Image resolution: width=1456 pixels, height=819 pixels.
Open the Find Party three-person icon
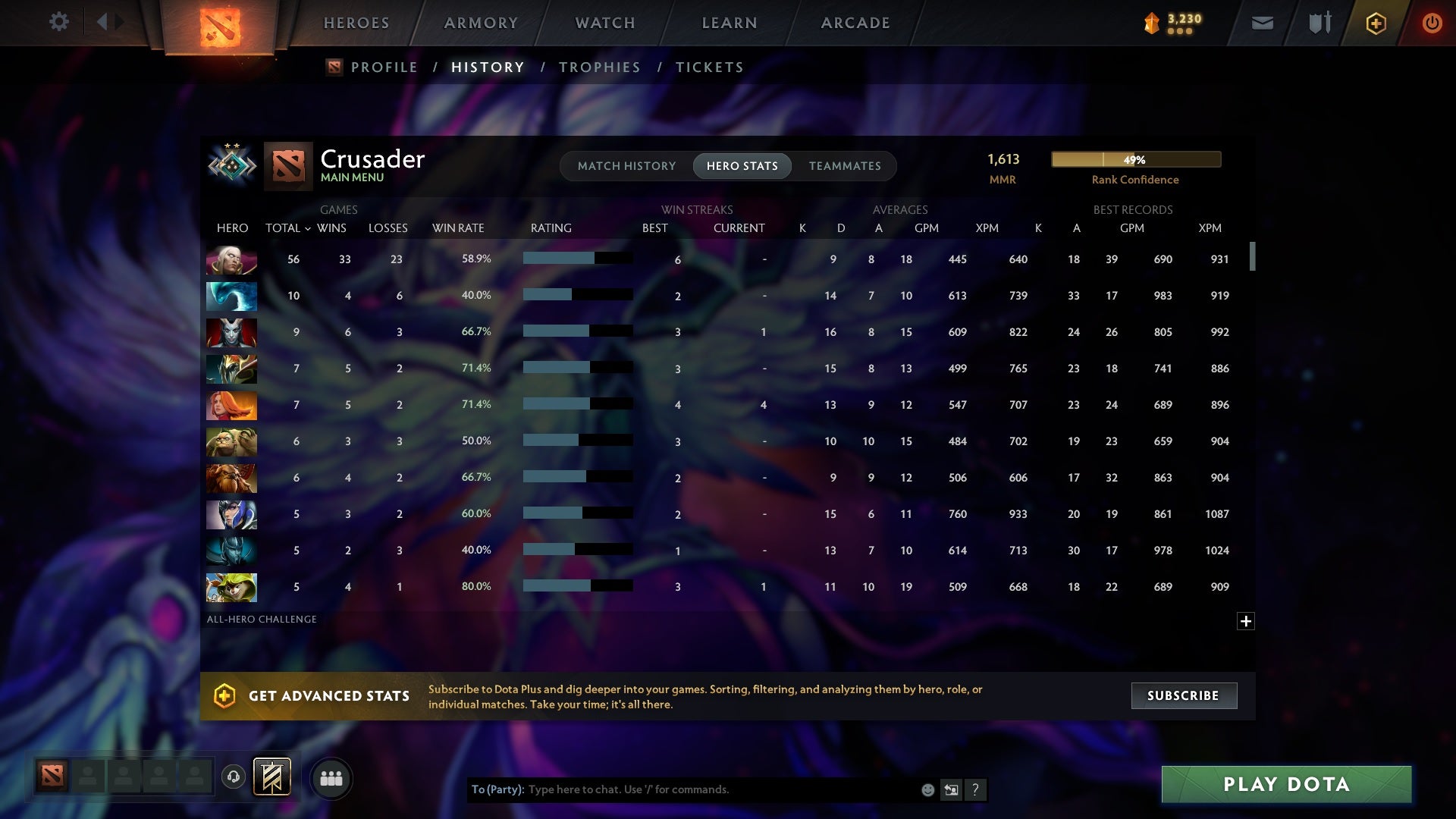click(x=331, y=778)
